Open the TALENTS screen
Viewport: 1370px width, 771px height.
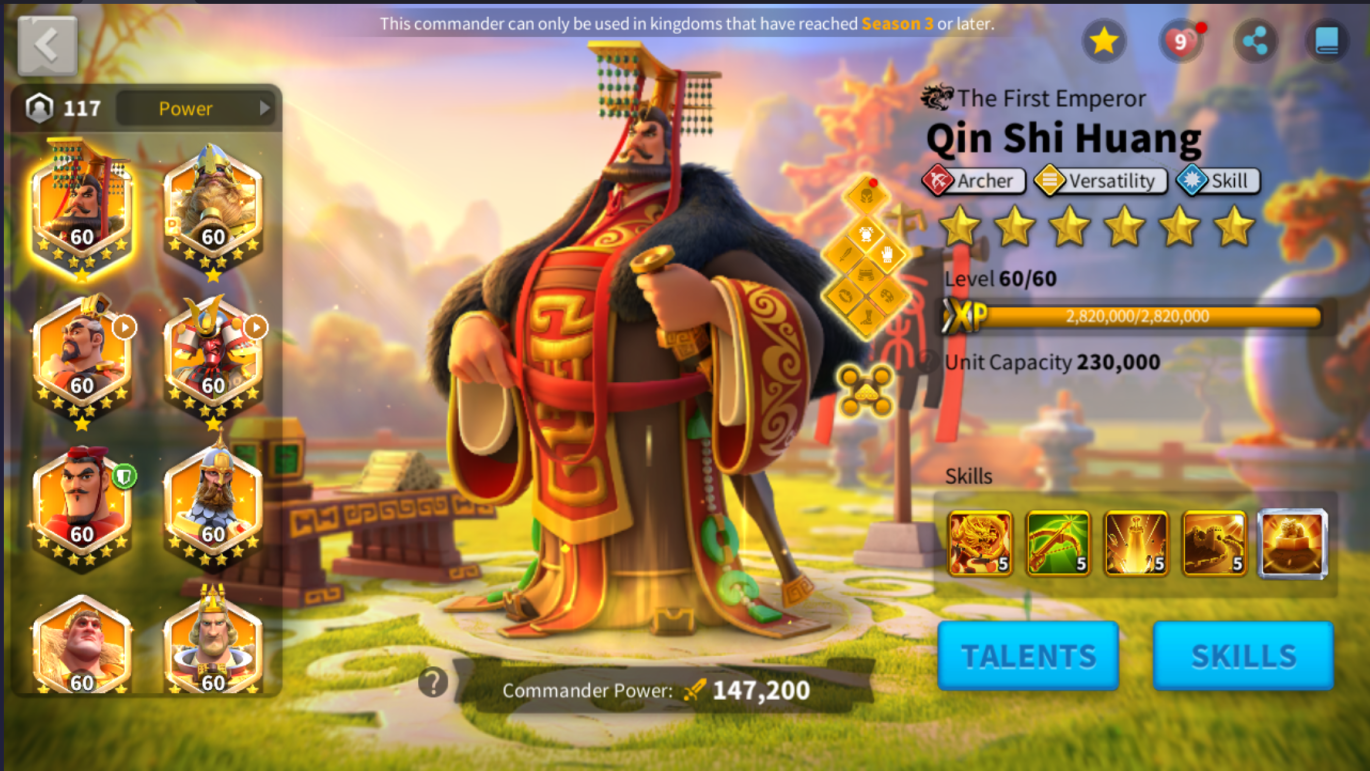coord(1028,655)
